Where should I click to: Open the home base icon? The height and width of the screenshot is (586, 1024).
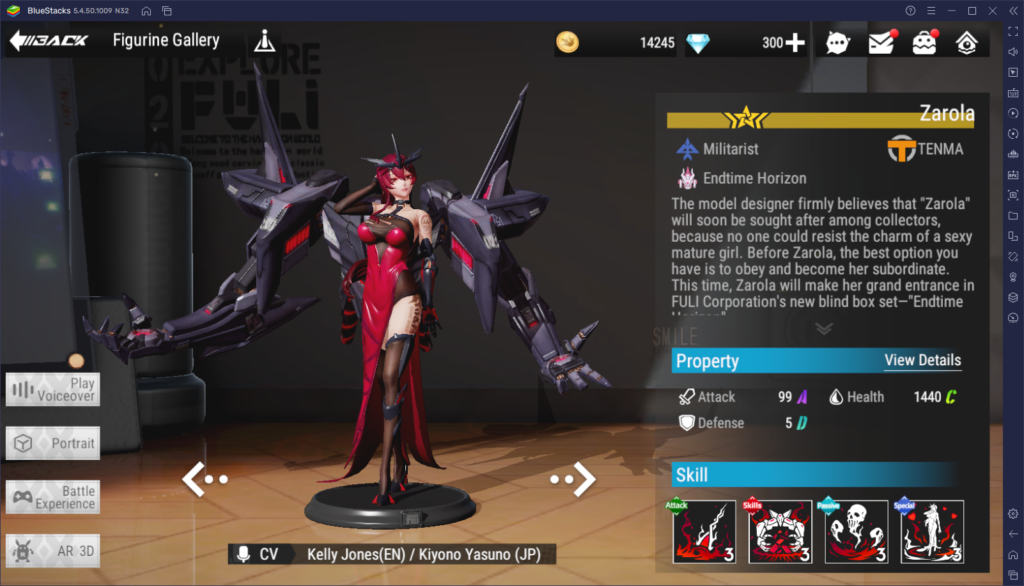966,42
